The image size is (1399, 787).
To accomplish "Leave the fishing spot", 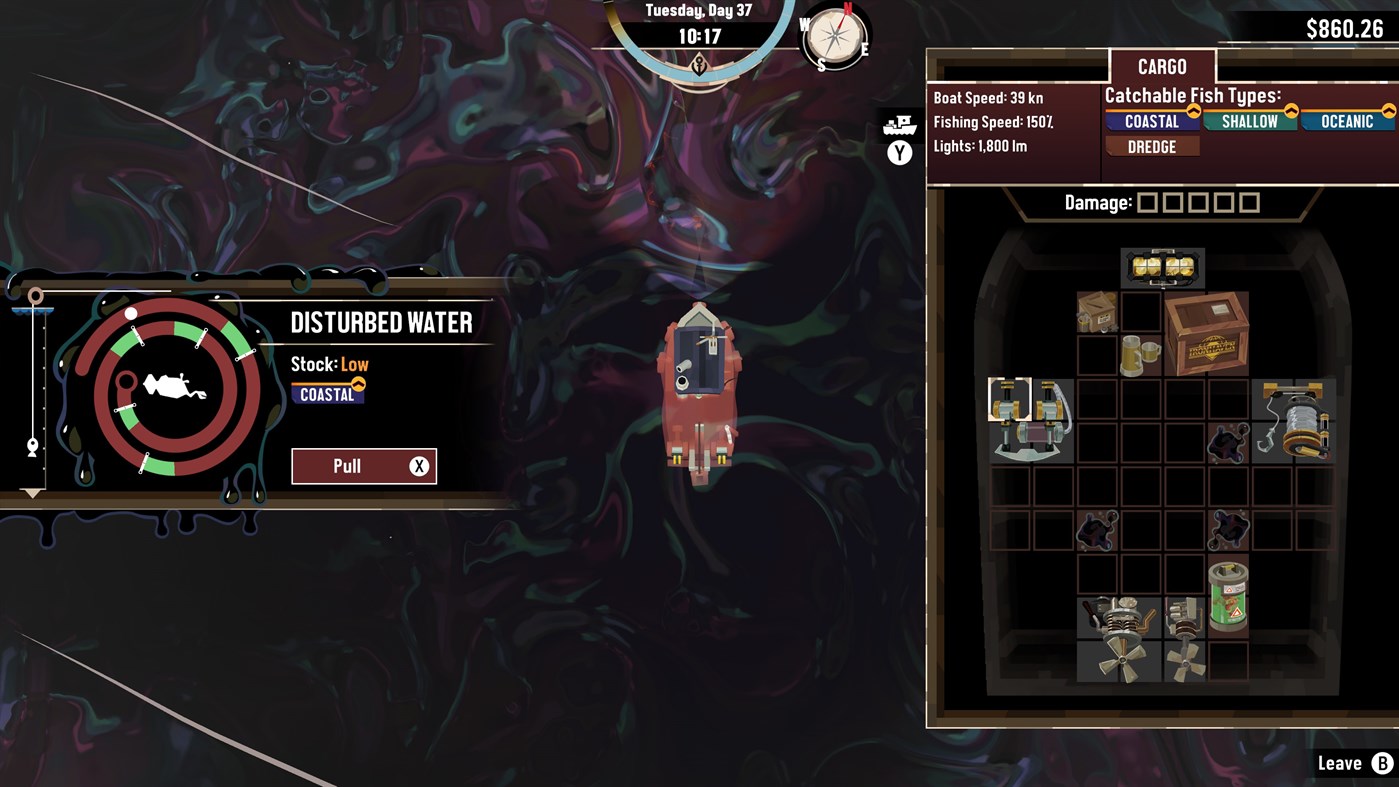I will (1354, 764).
